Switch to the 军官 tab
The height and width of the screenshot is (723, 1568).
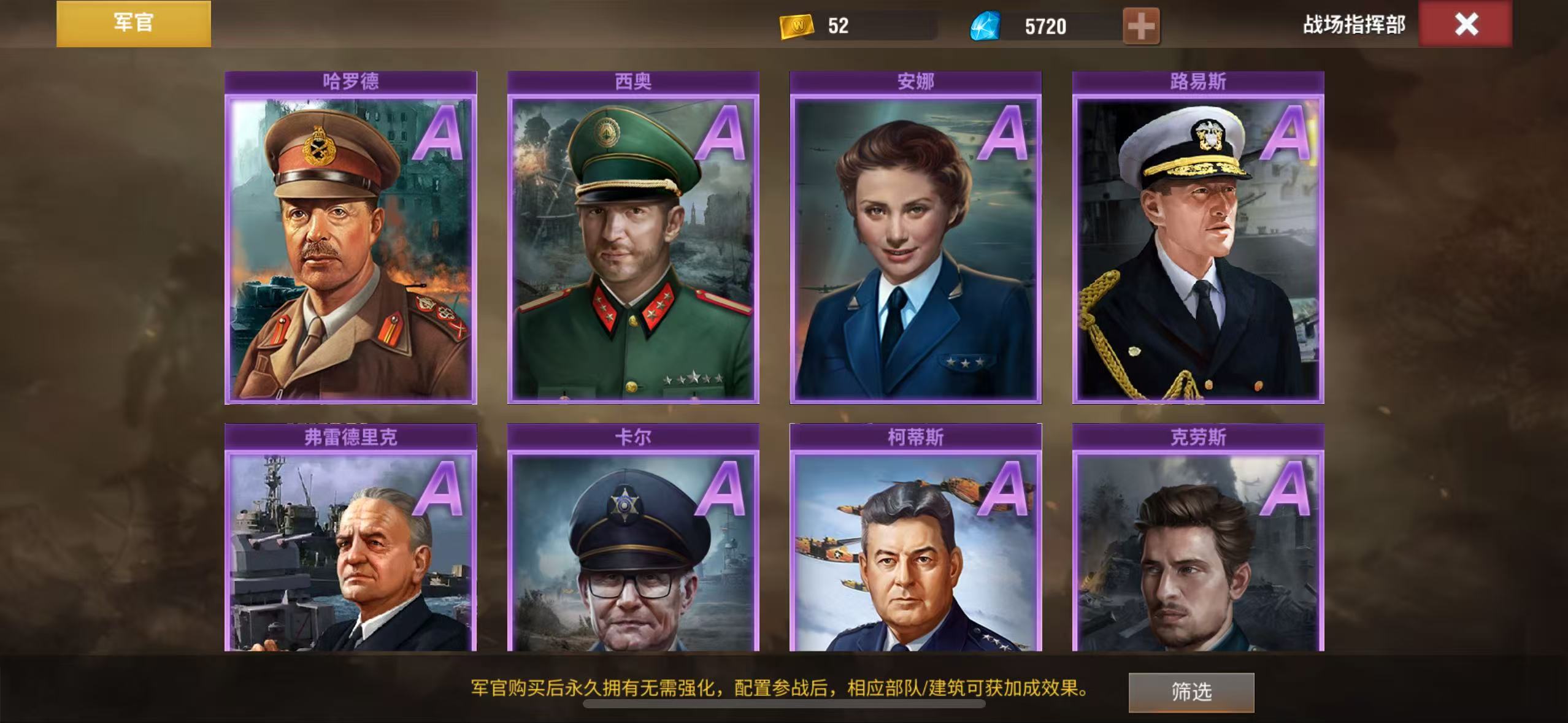[134, 23]
